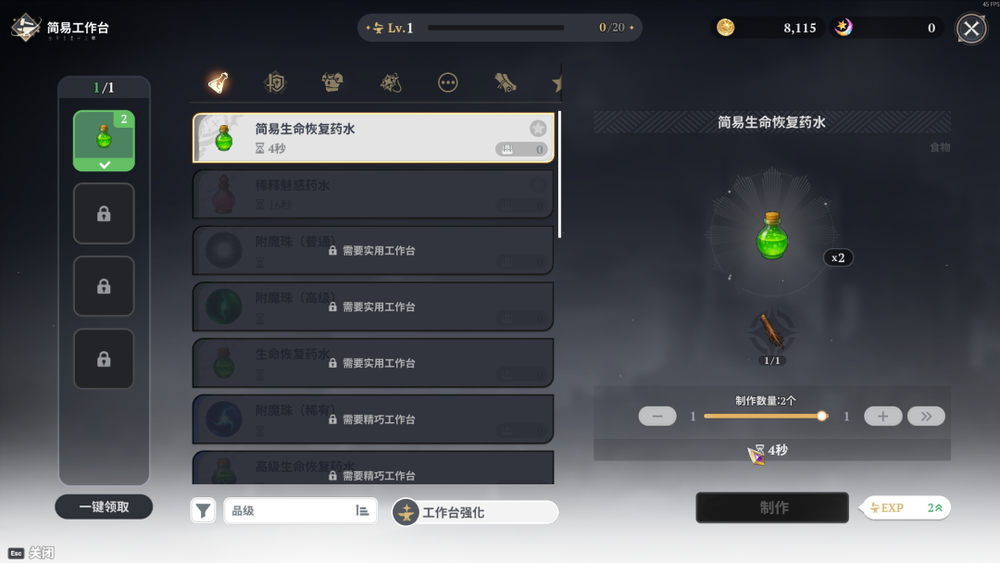Decrease craft quantity with the minus button
Viewport: 1000px width, 563px height.
click(x=657, y=416)
